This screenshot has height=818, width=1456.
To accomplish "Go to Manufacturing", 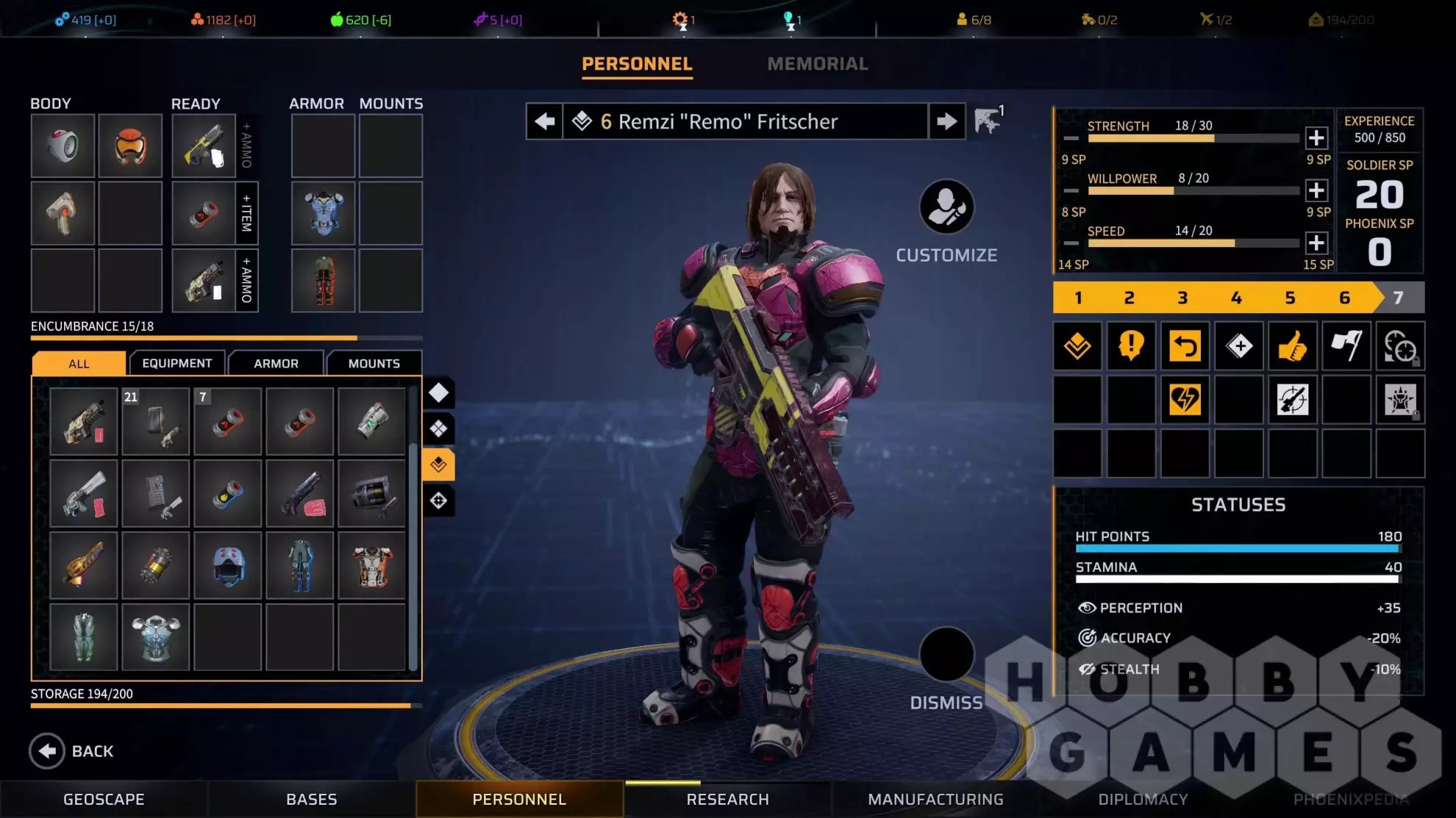I will click(935, 799).
